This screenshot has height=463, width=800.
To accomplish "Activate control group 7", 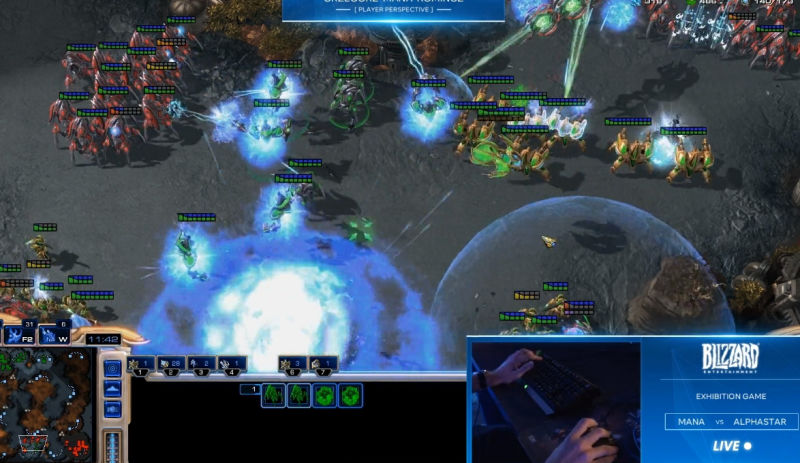I will (x=322, y=365).
